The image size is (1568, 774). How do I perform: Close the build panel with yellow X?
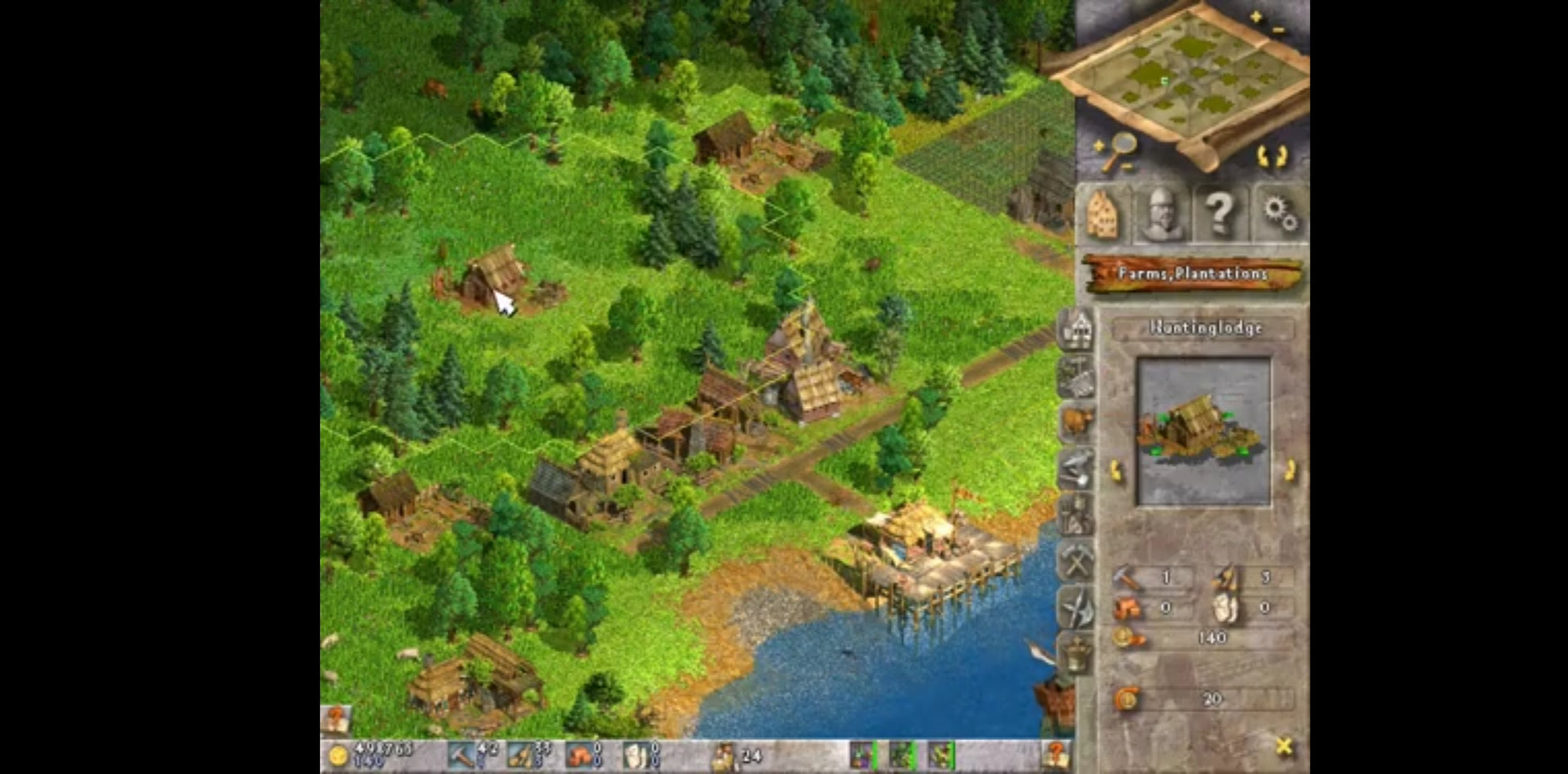click(x=1284, y=747)
